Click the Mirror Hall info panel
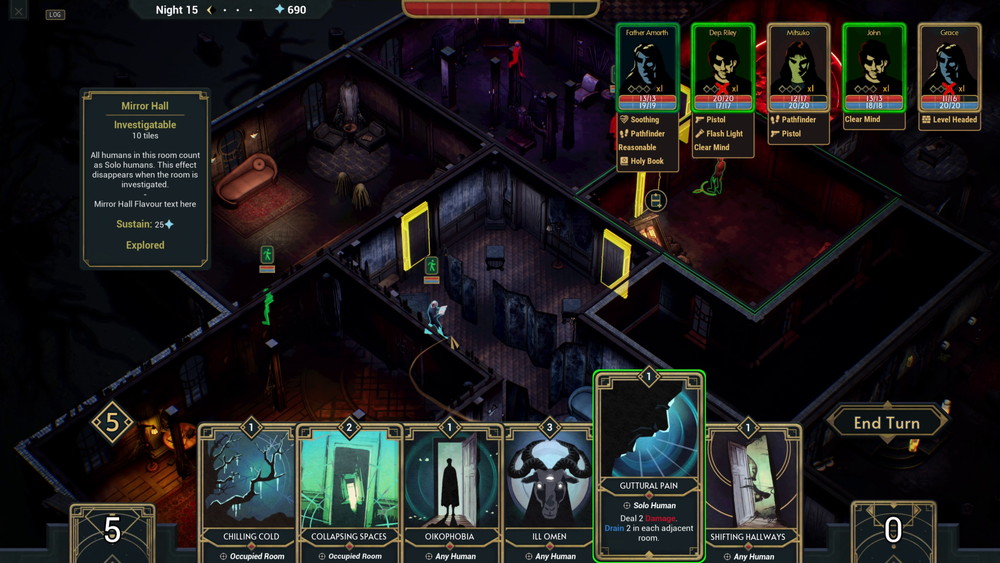1000x563 pixels. (x=145, y=178)
